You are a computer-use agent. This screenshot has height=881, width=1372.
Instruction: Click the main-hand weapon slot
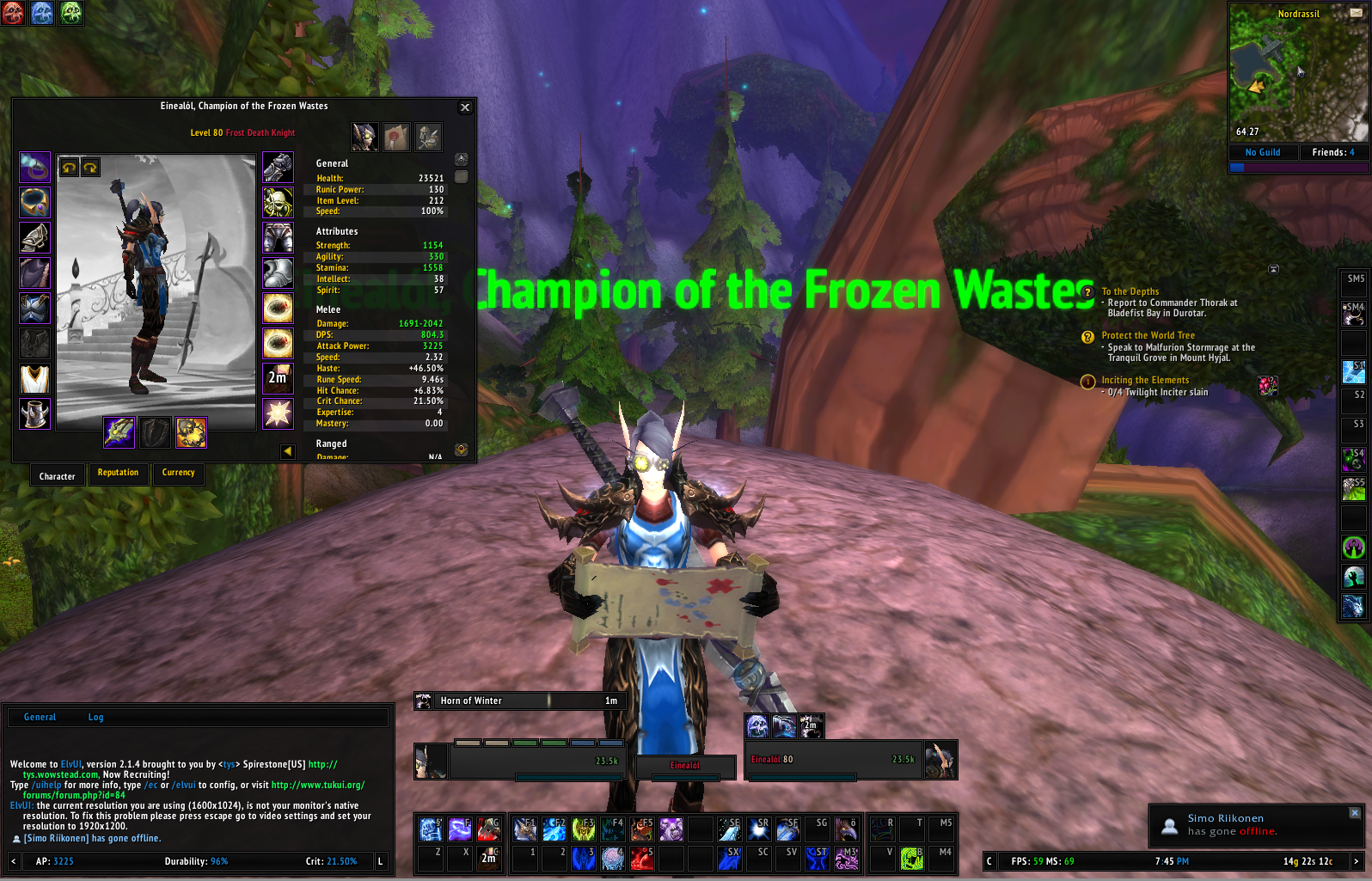coord(119,432)
